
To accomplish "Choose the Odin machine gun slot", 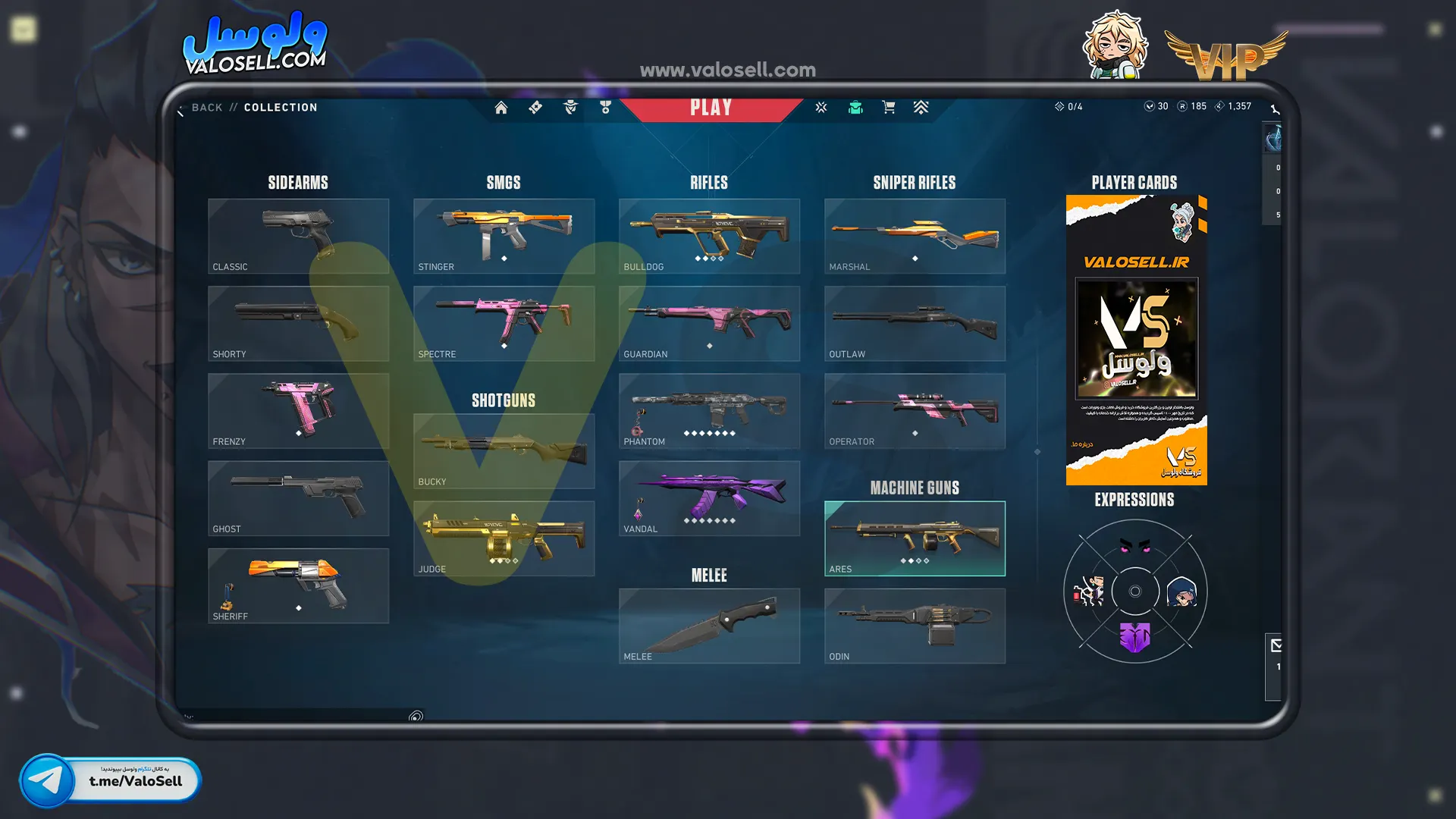I will [x=915, y=626].
